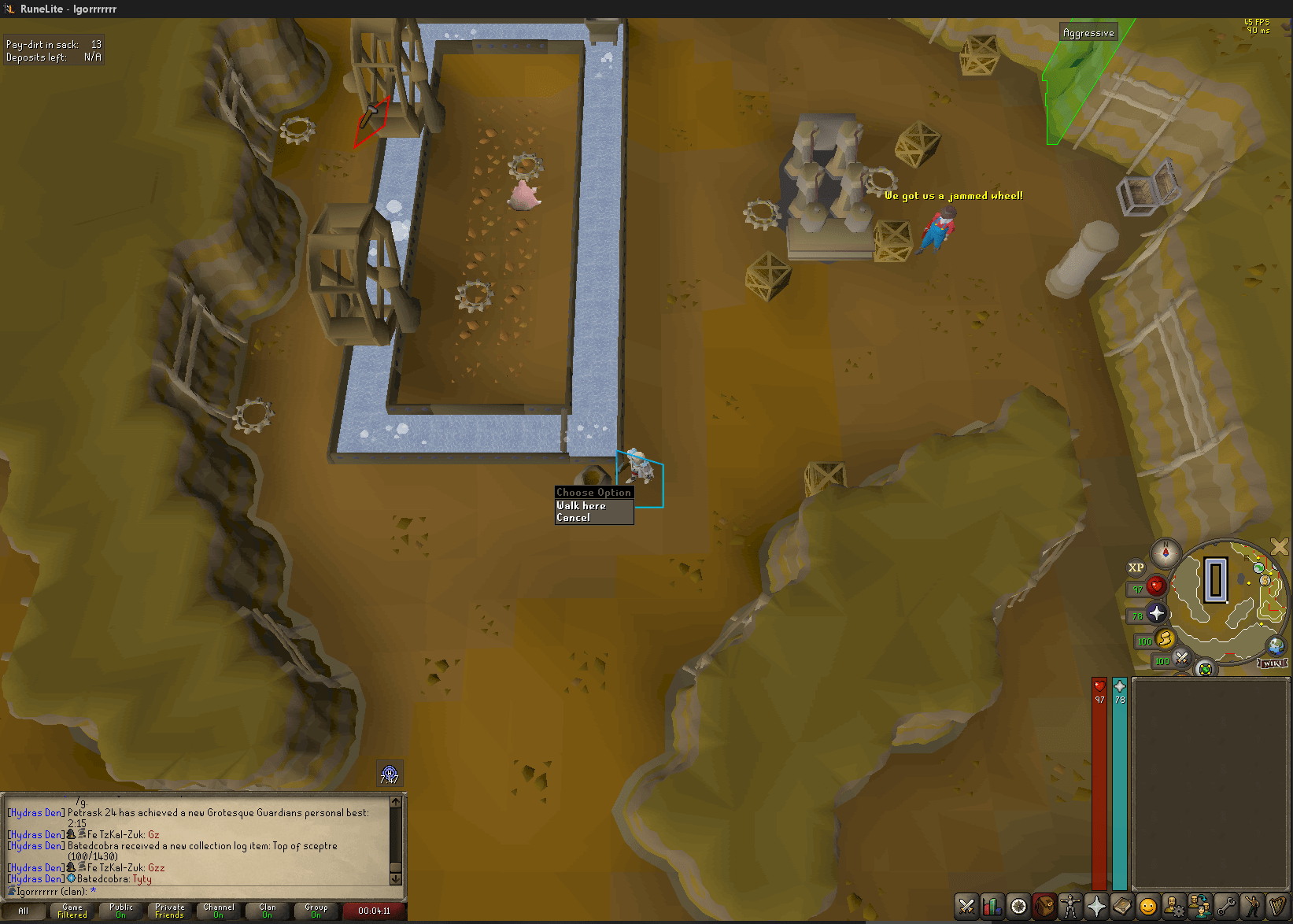Toggle the special attack orb
Screen dimensions: 1293x924
1182,659
